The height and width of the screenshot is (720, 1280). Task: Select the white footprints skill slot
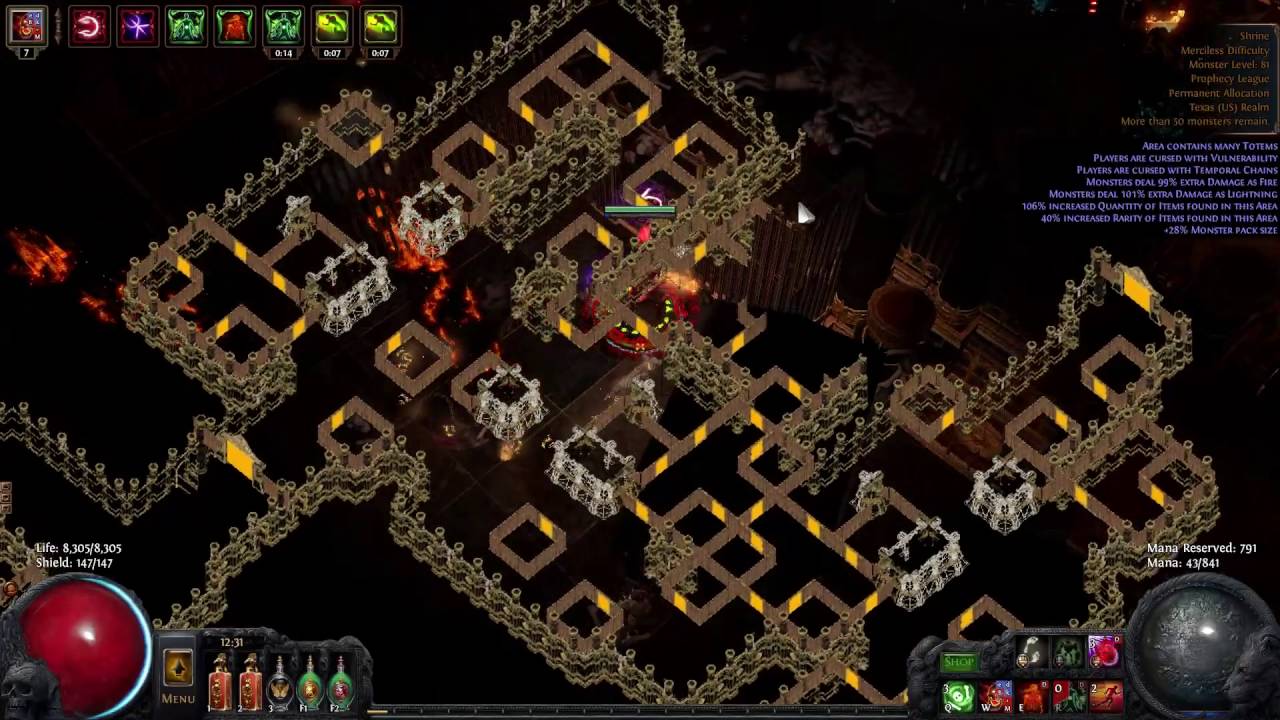1032,653
